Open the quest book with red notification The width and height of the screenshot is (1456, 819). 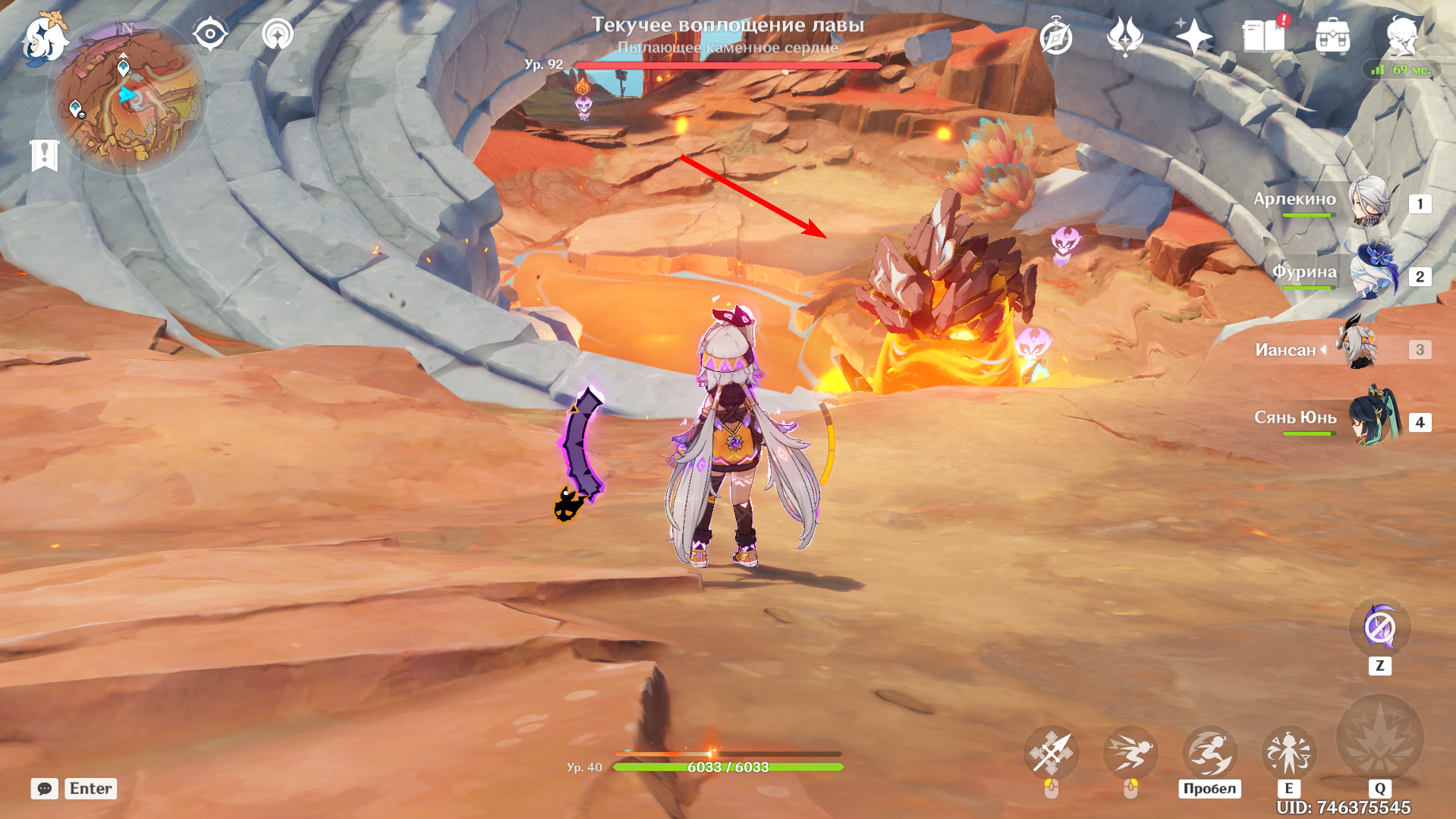pos(1265,36)
